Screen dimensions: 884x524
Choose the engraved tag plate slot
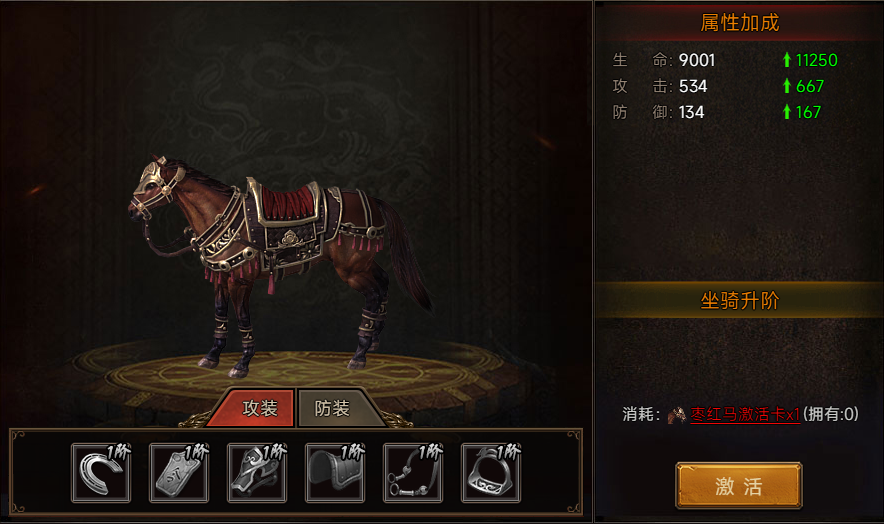coord(179,472)
